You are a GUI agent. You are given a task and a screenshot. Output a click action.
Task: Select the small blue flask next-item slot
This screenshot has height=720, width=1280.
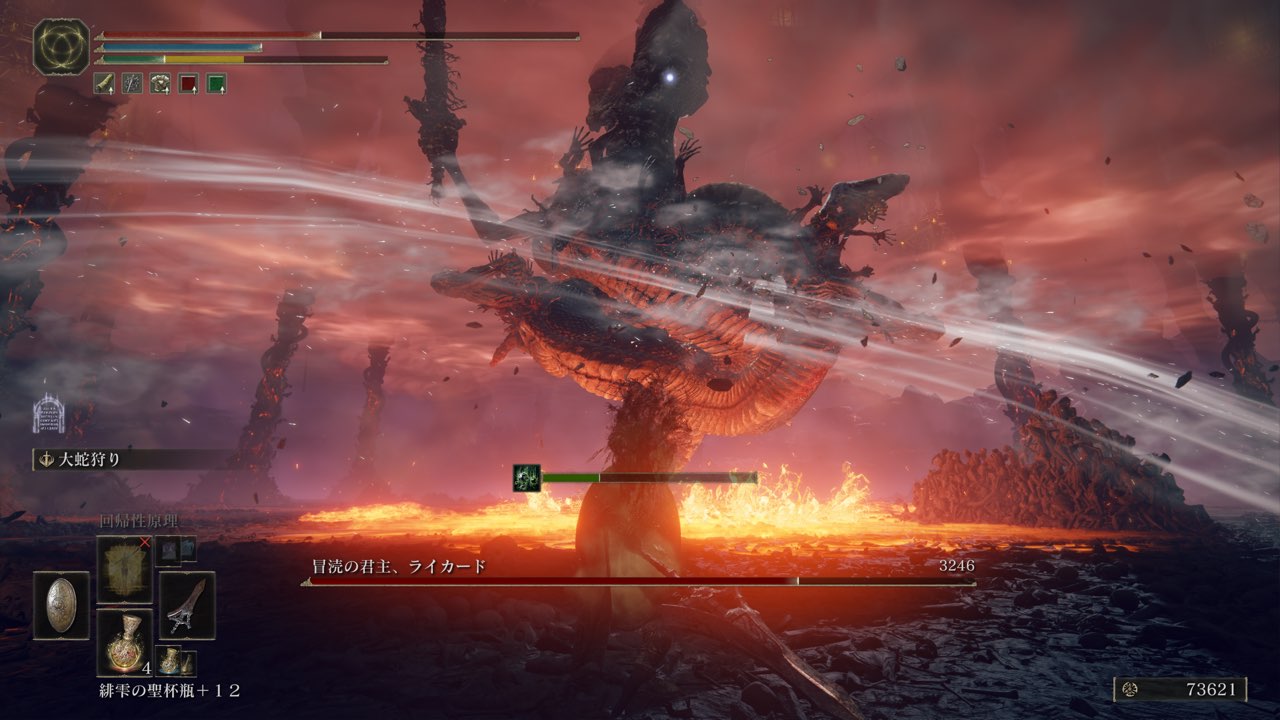point(169,661)
